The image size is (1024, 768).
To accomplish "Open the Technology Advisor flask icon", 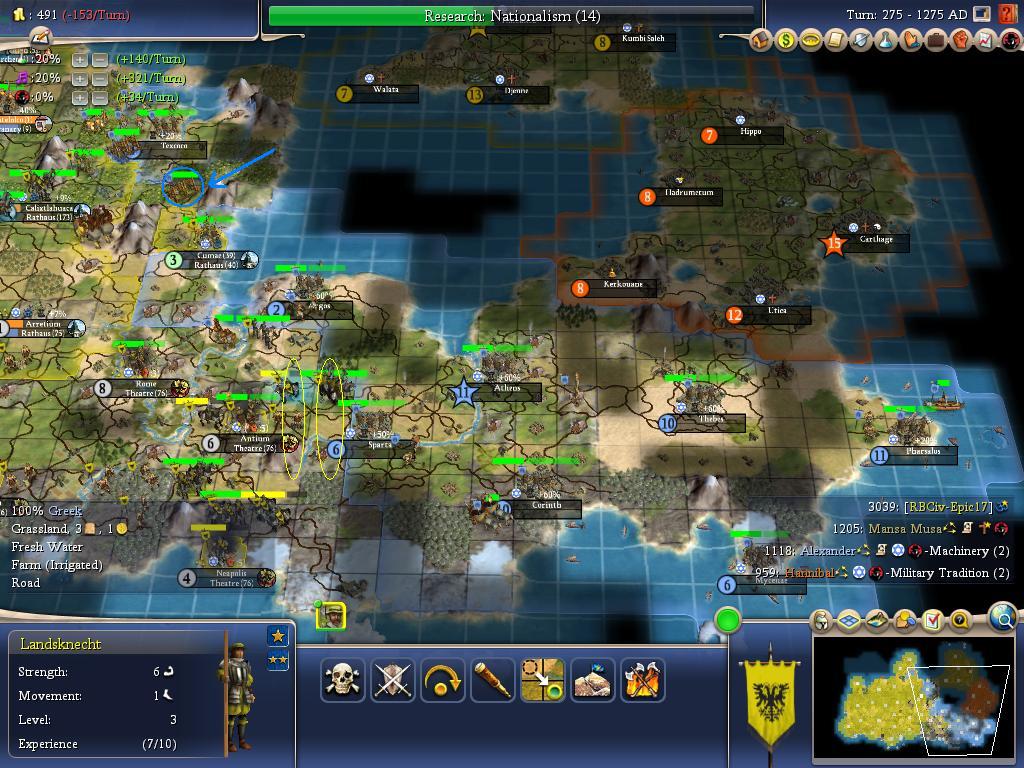I will tap(886, 40).
